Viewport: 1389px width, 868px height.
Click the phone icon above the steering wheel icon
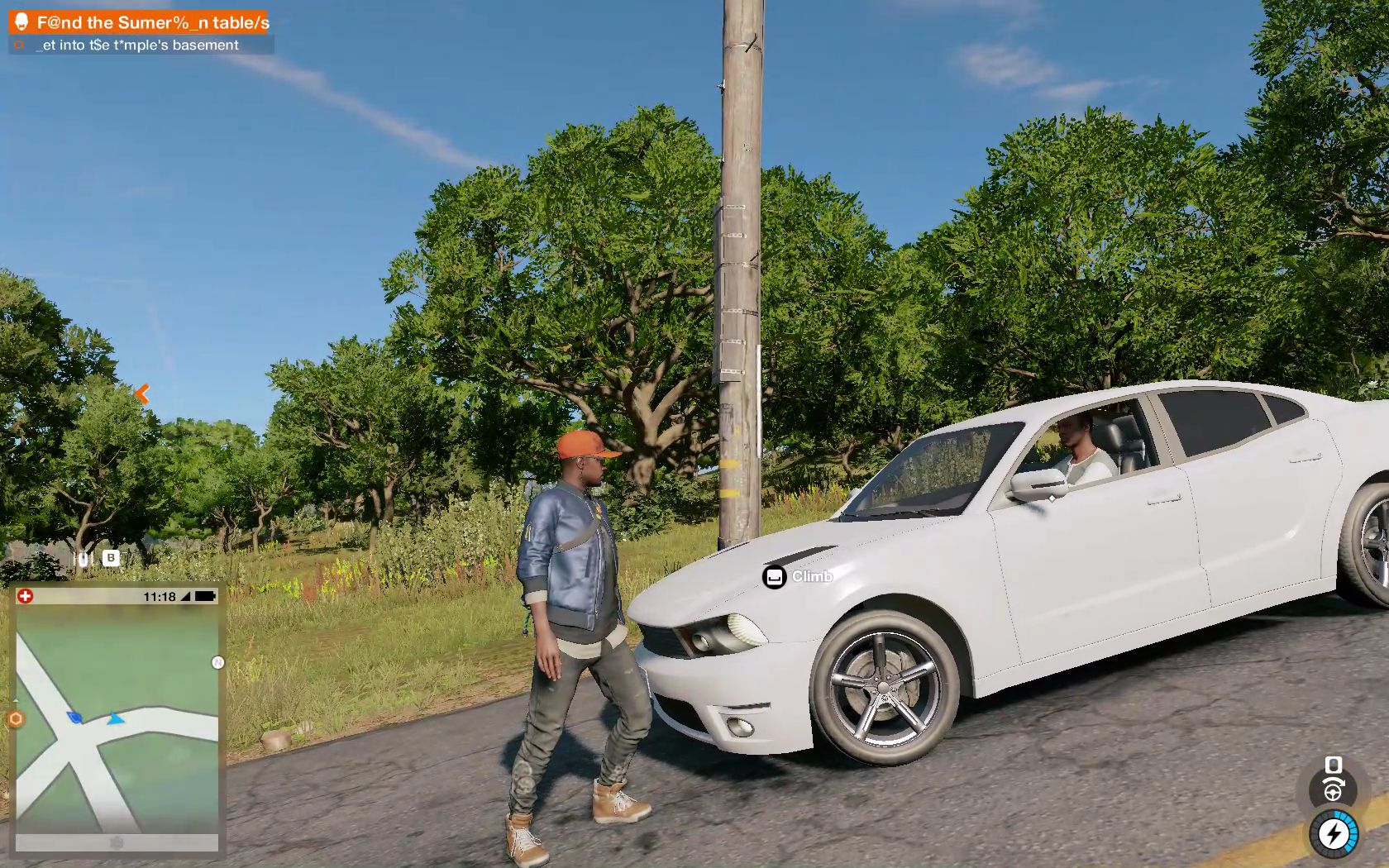point(1334,765)
